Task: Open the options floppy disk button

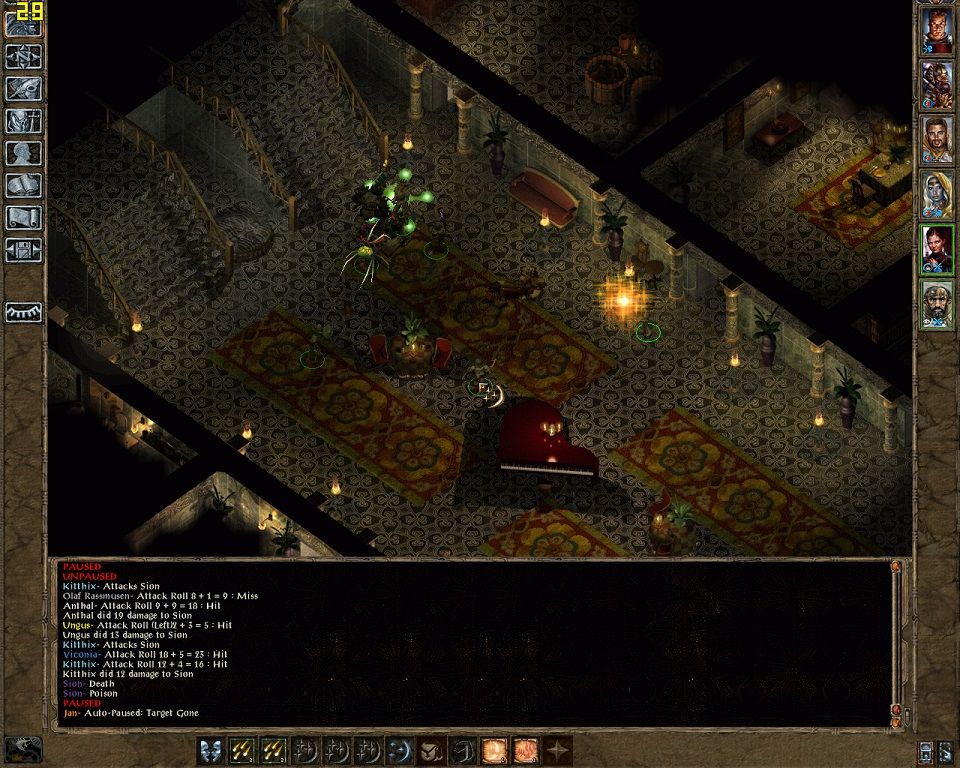Action: point(23,249)
